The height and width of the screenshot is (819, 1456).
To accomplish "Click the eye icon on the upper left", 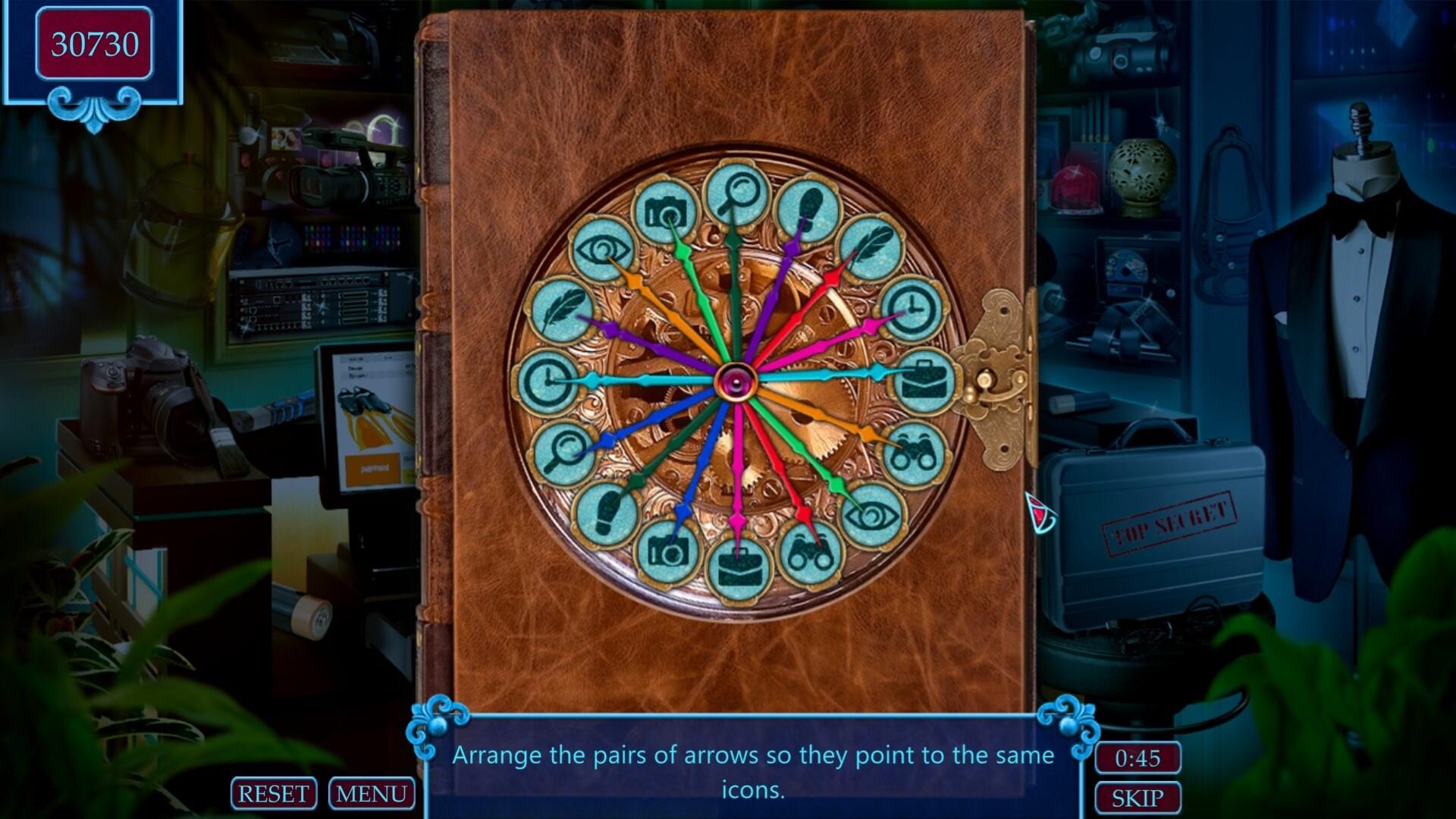I will [603, 249].
